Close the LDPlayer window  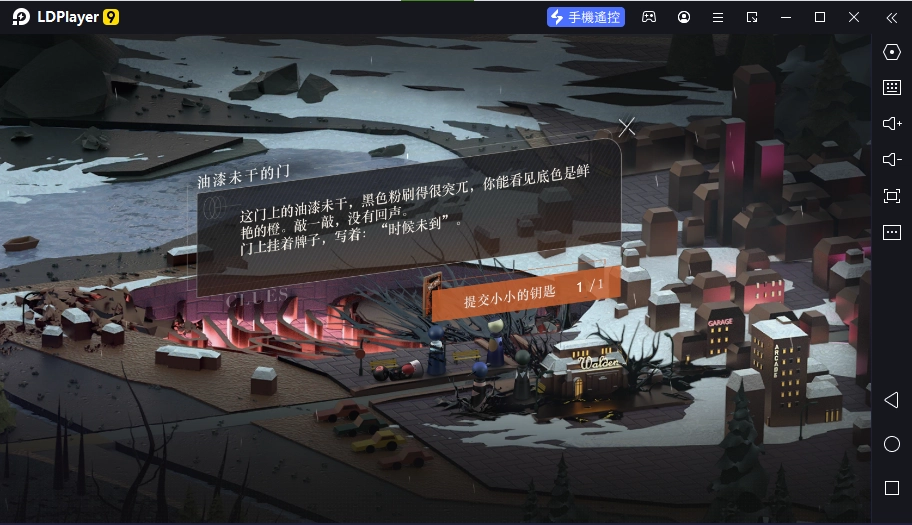coord(853,17)
